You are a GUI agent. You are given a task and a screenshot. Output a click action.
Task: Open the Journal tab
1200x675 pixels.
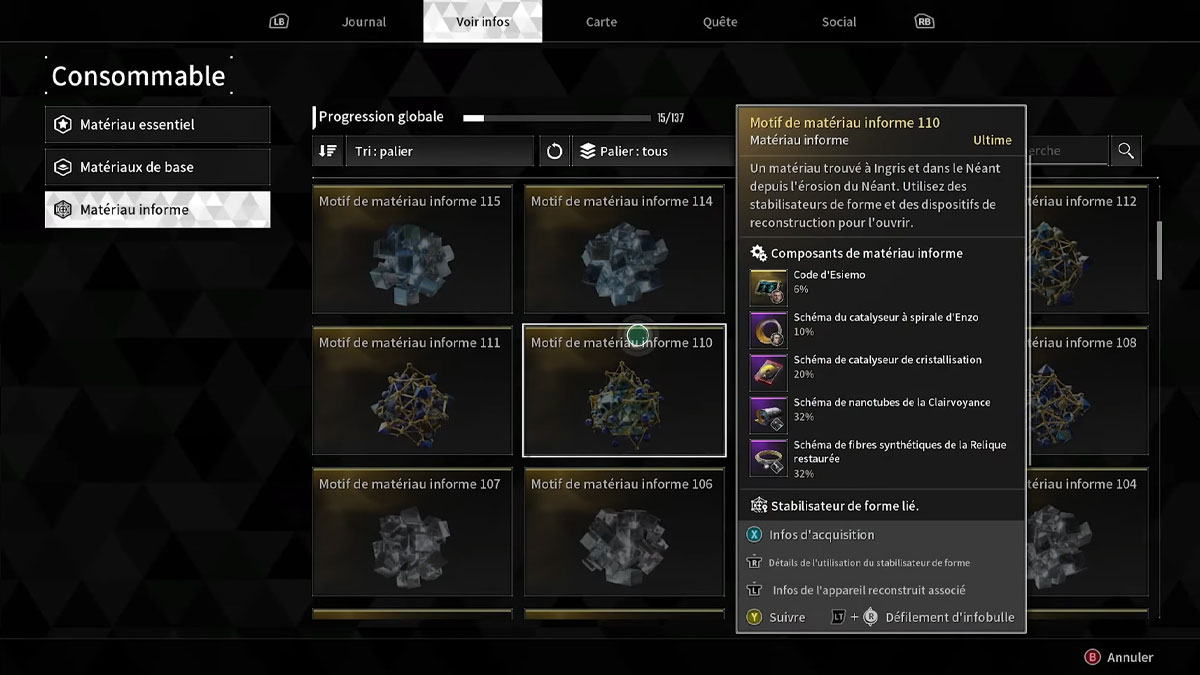point(364,22)
